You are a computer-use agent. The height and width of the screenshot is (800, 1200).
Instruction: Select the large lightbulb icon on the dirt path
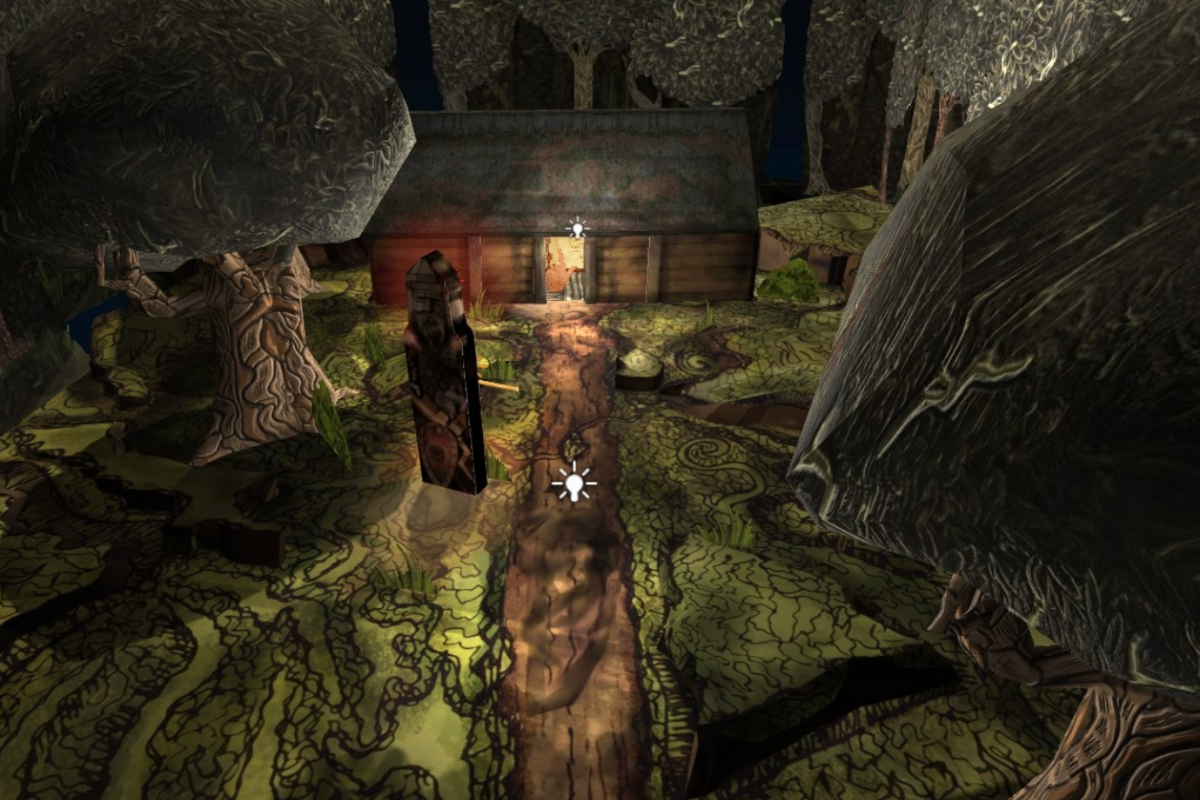574,485
